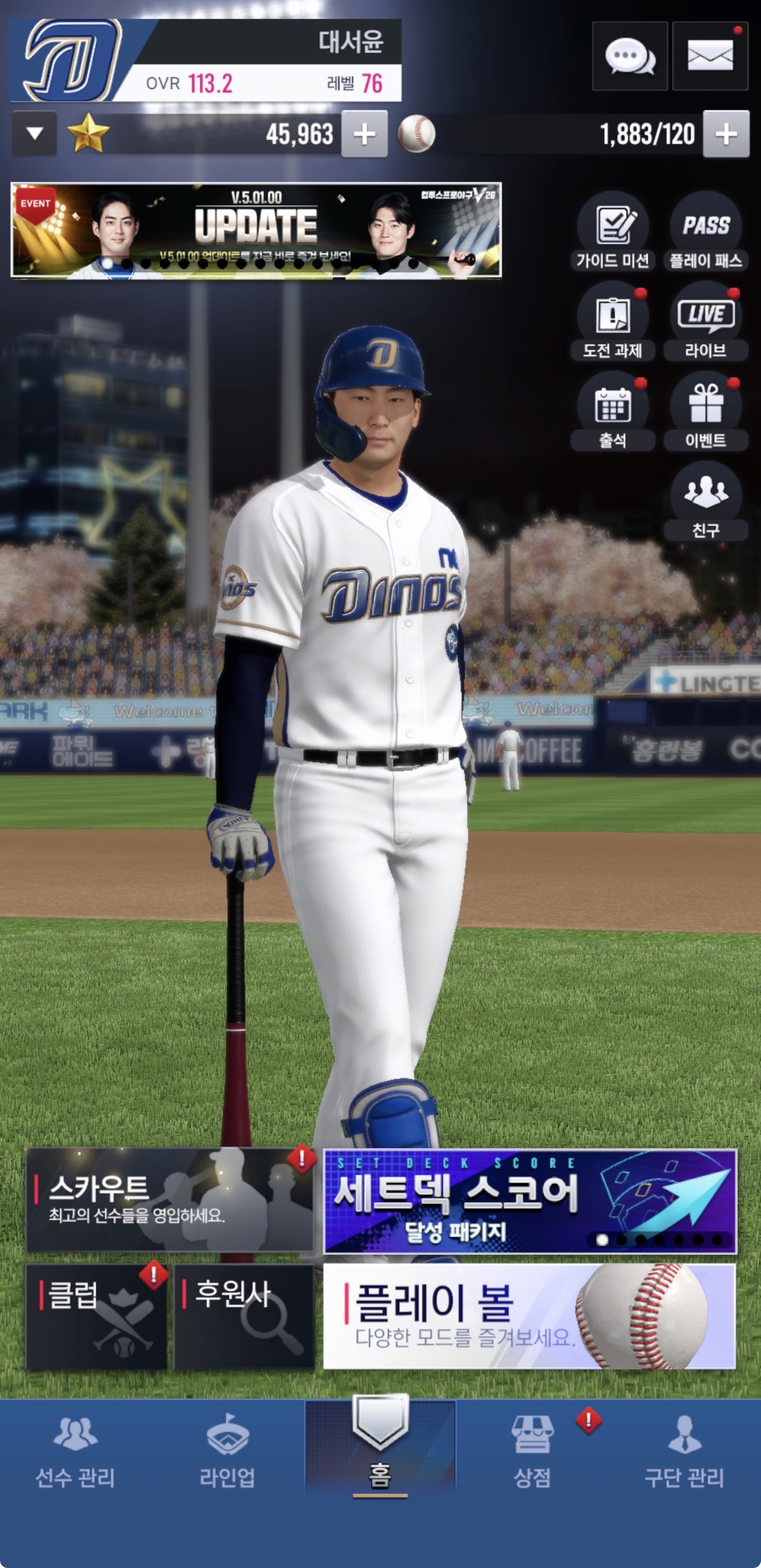Add more stars with the plus button
This screenshot has height=1568, width=761.
point(364,134)
